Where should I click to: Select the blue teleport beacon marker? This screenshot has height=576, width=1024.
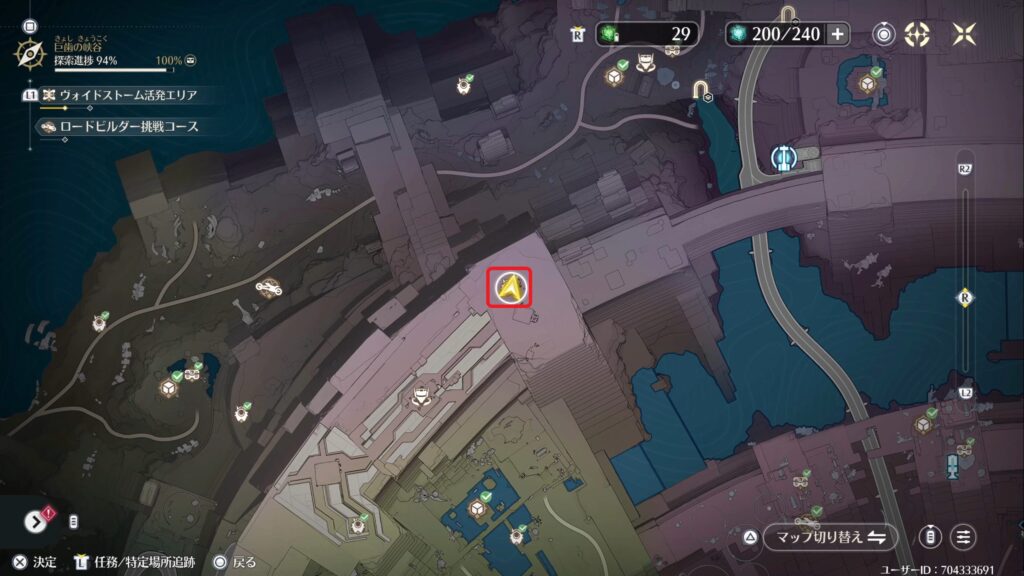pos(782,158)
